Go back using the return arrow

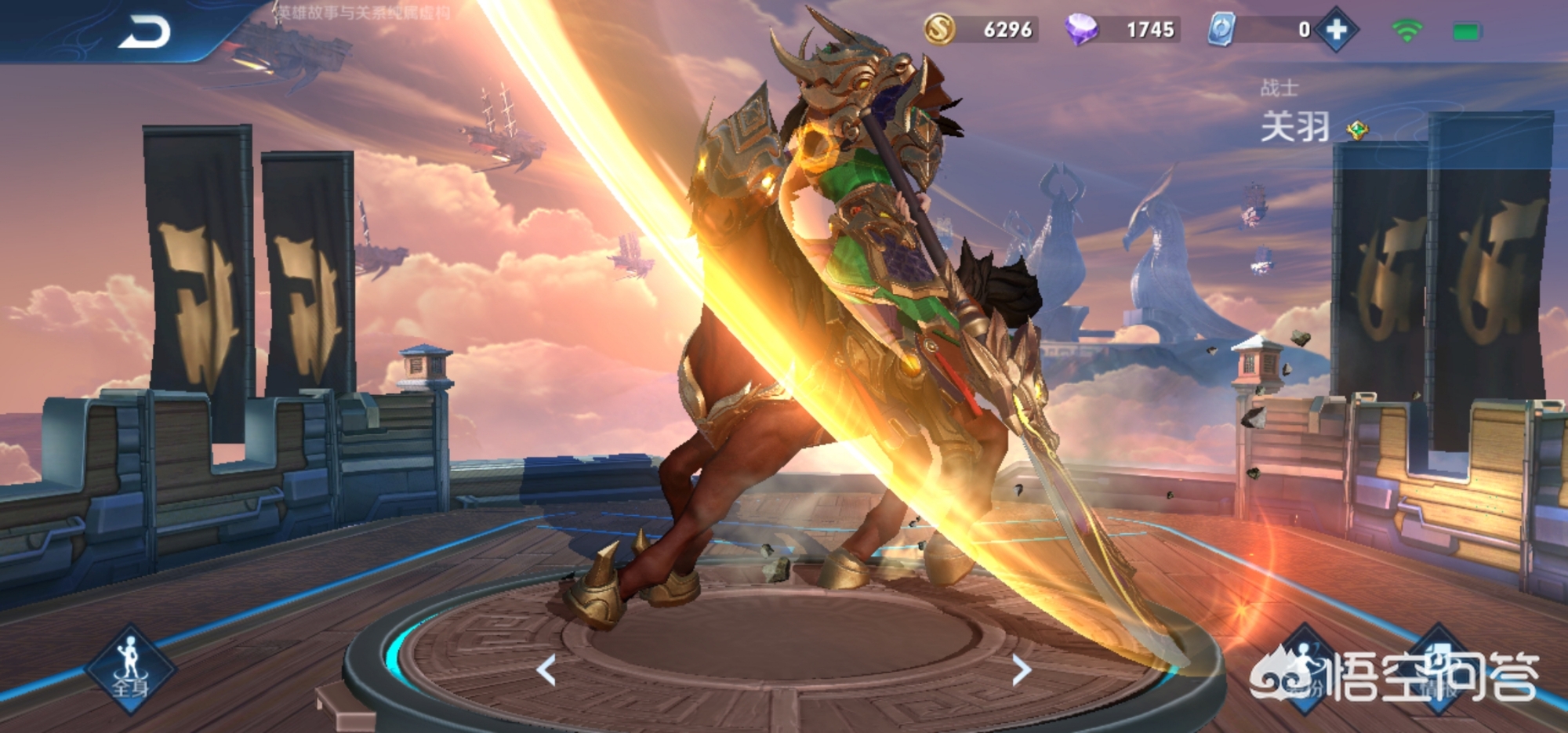[144, 33]
